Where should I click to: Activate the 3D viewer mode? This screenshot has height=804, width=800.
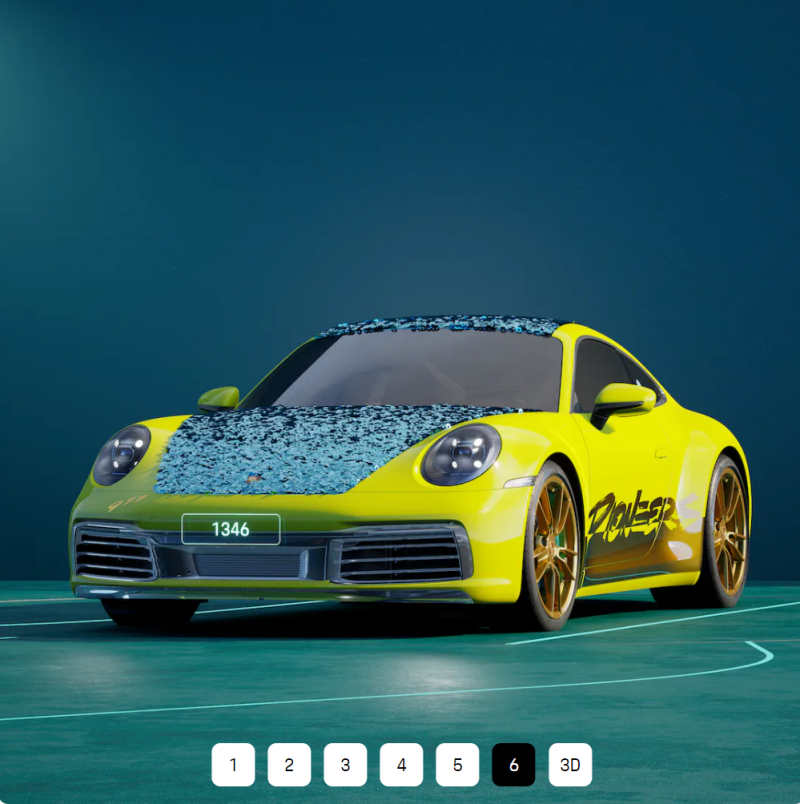570,765
